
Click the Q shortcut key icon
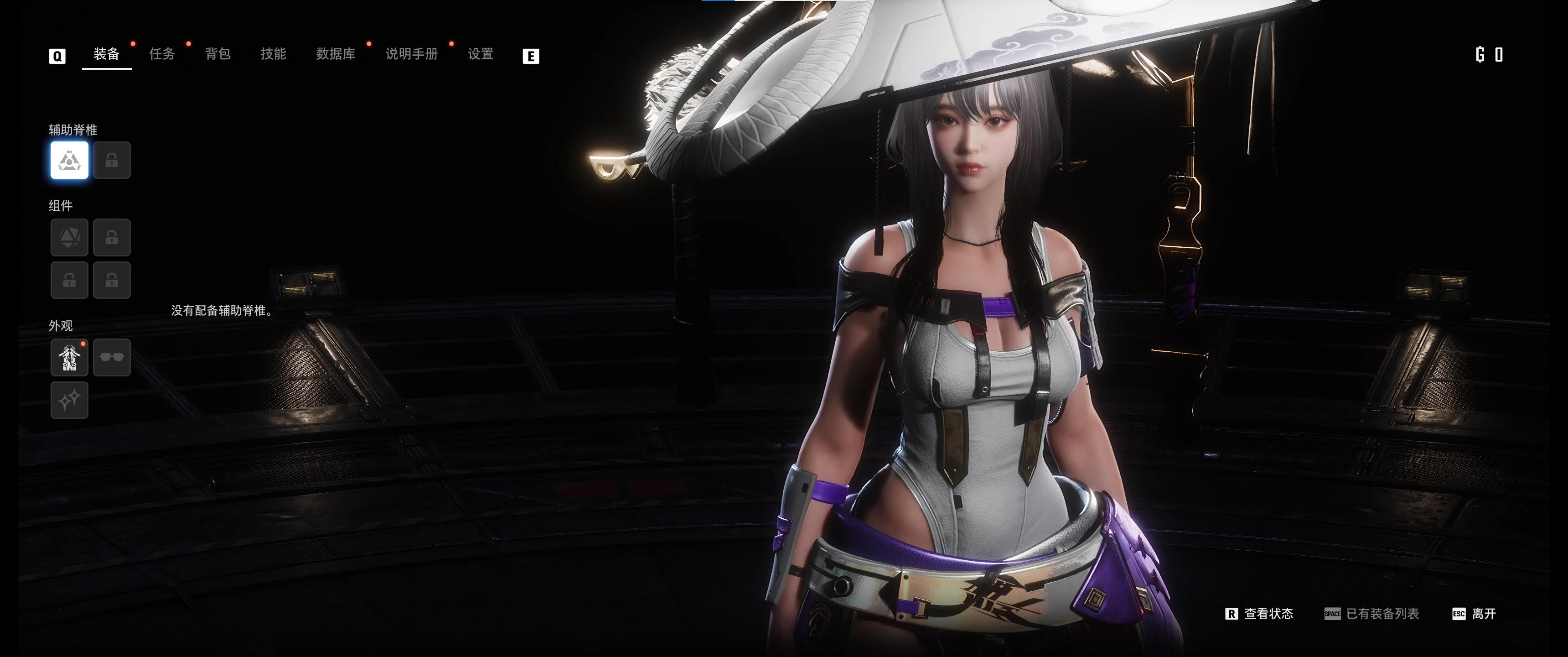[57, 55]
